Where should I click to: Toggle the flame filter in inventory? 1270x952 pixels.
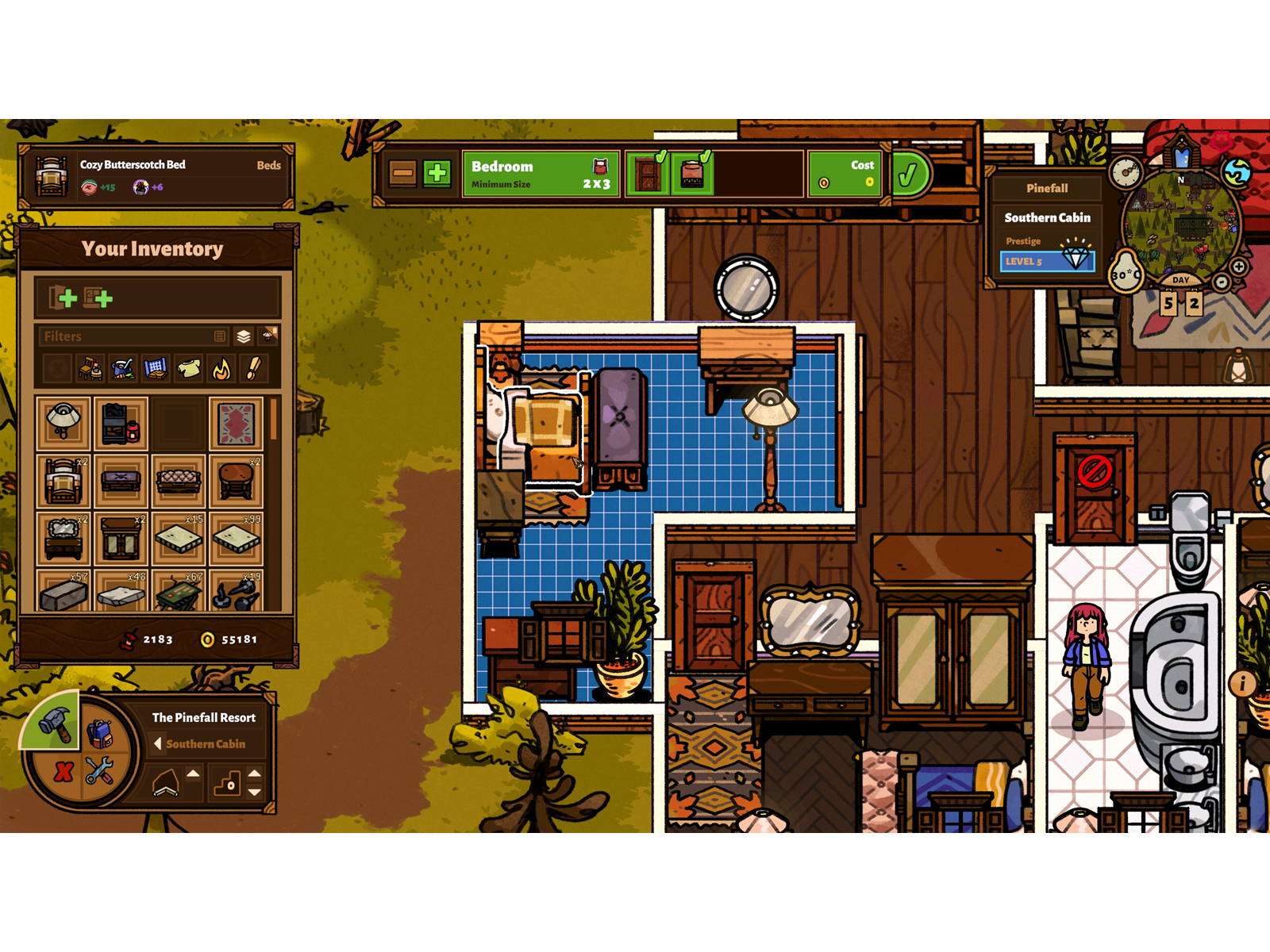[x=221, y=367]
